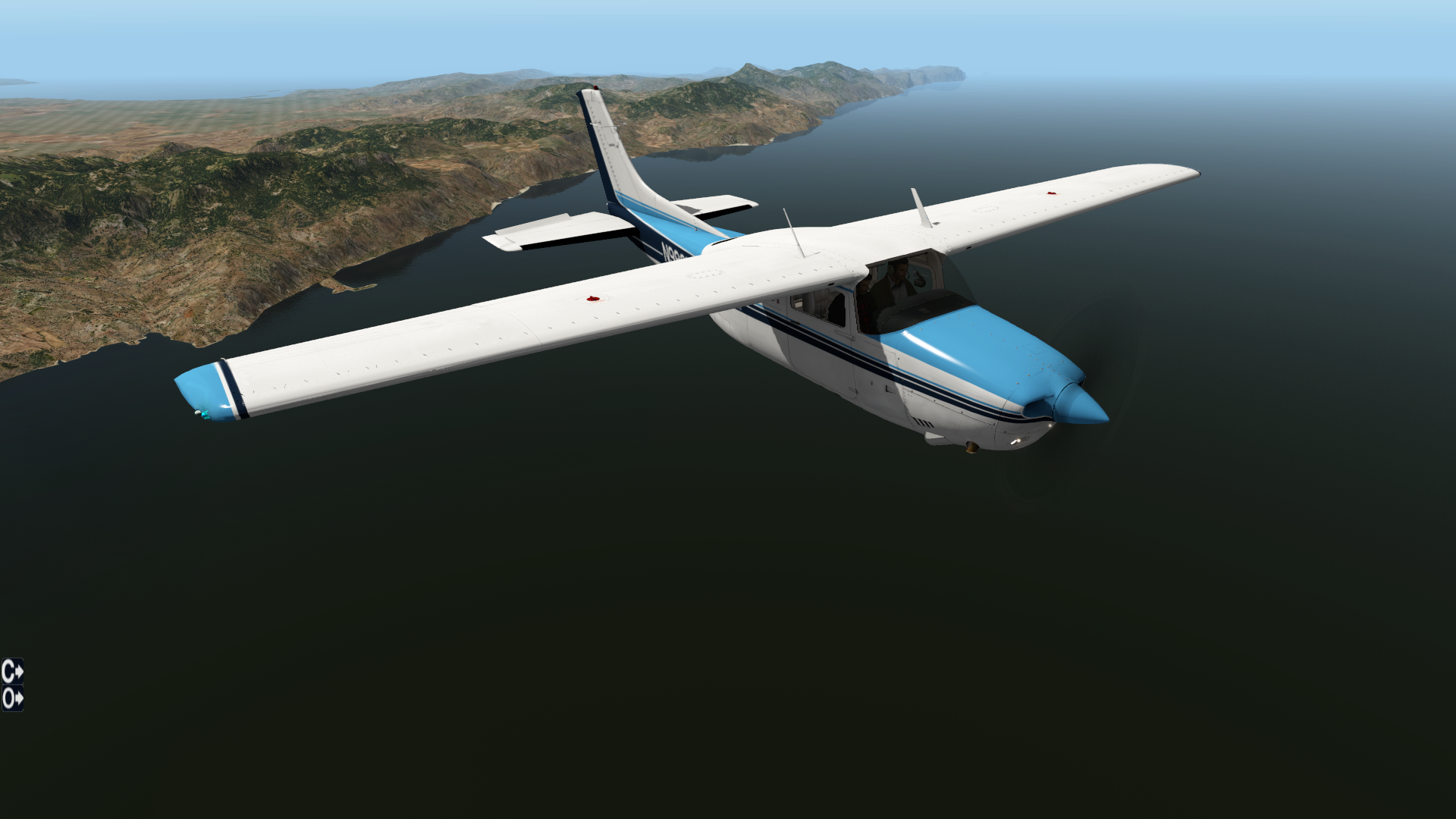This screenshot has width=1456, height=819.
Task: Expand the C arrow side panel
Action: tap(12, 671)
